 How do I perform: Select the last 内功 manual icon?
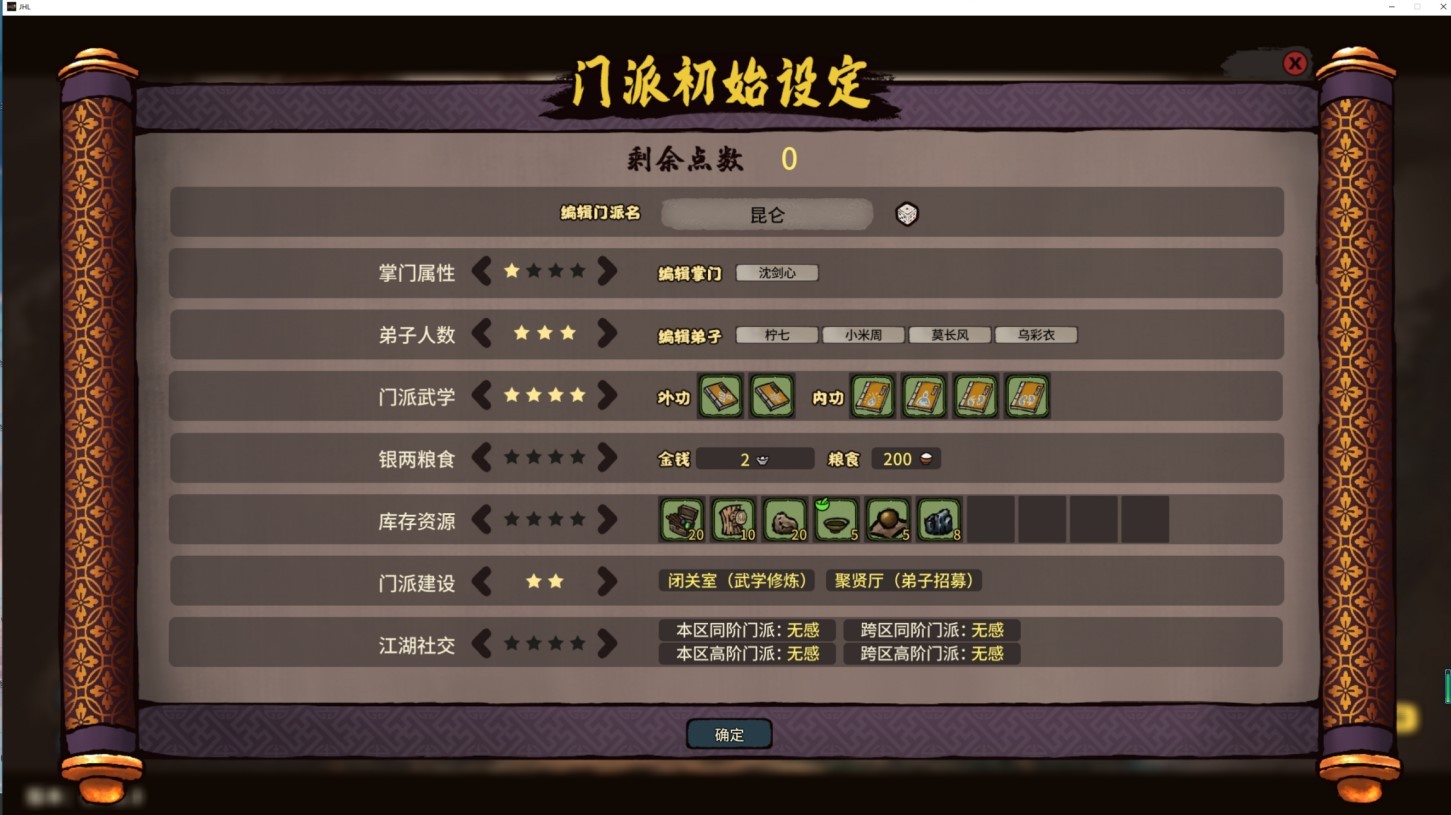[x=1026, y=396]
